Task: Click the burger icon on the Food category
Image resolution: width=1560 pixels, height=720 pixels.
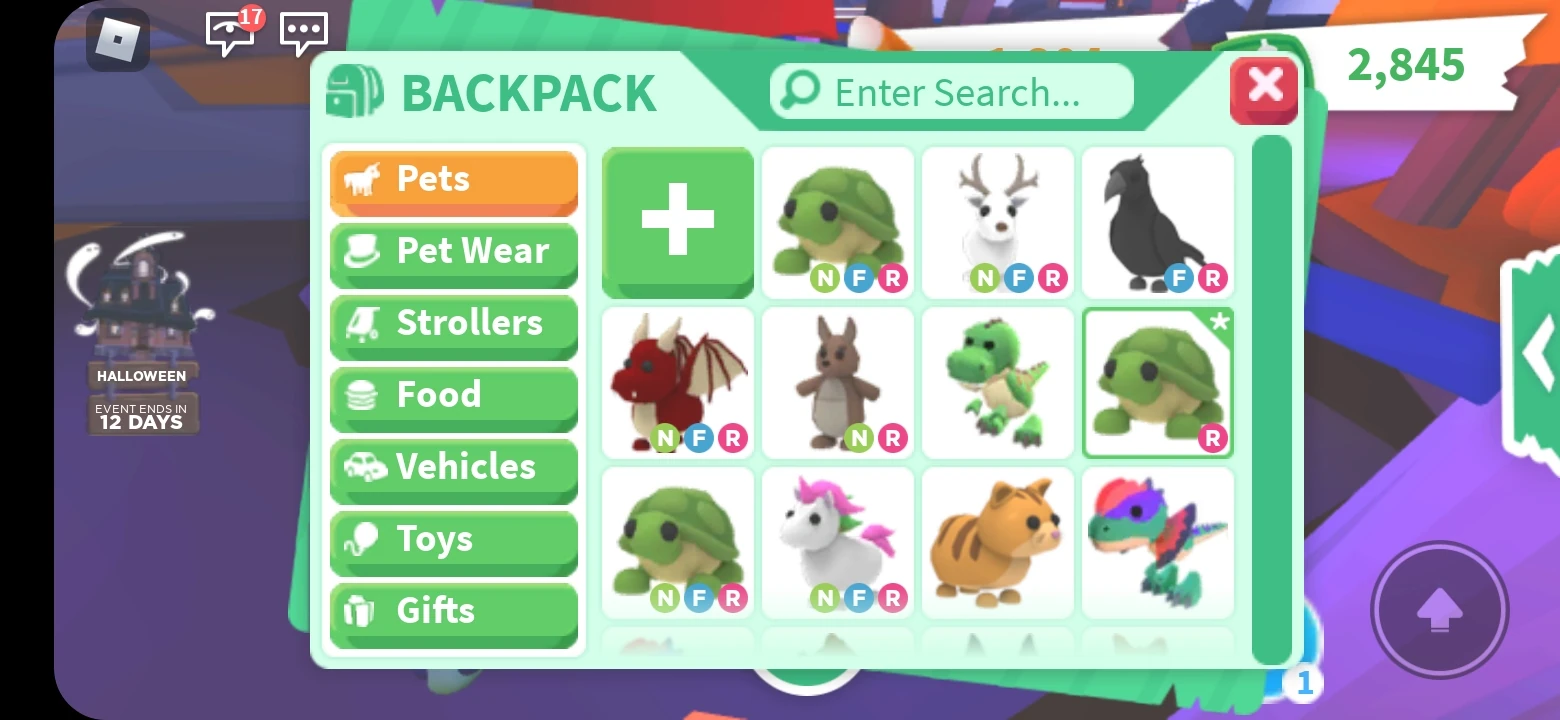Action: point(361,394)
